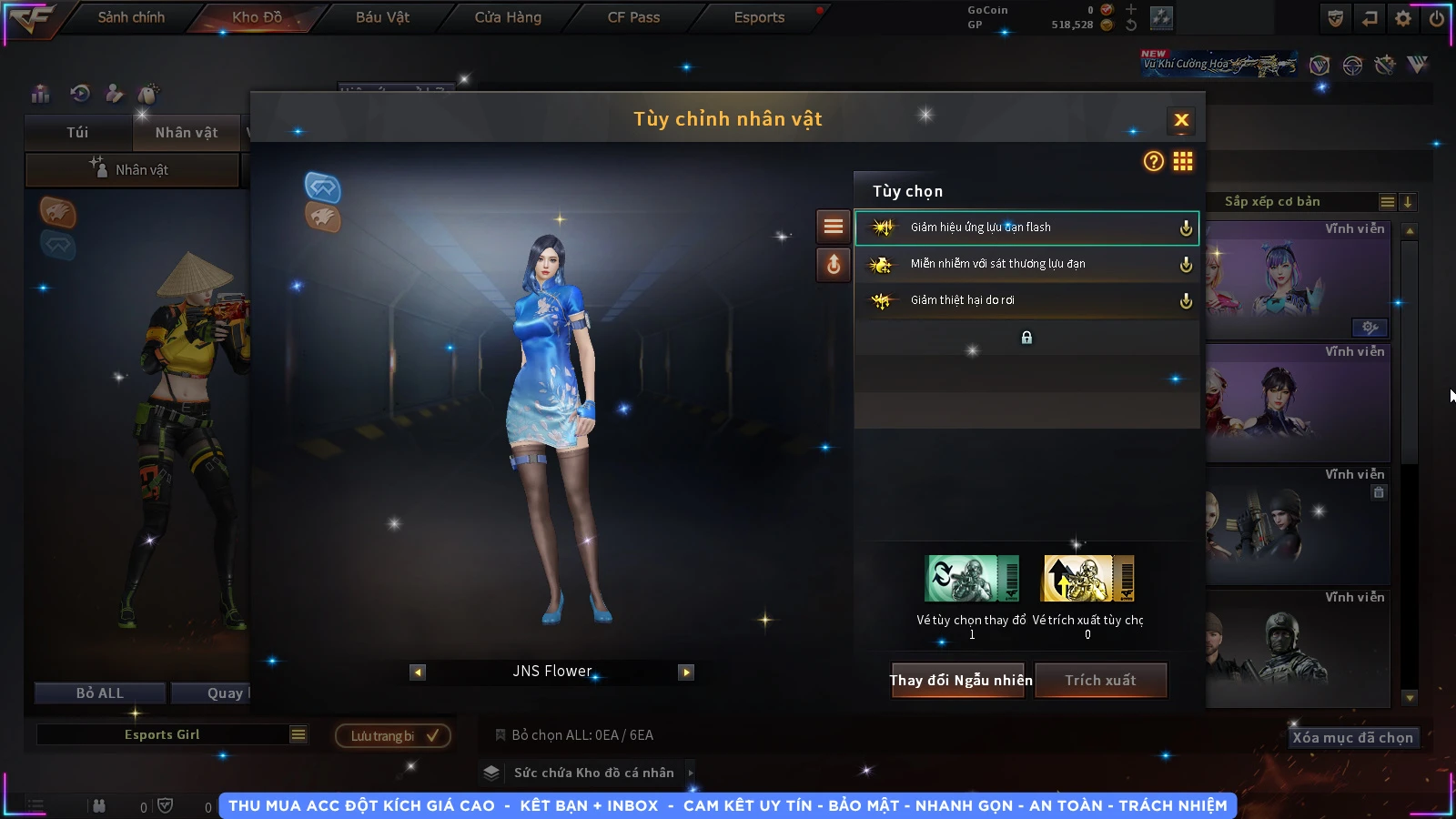
Task: Click the Lưu trang bị button
Action: coord(393,736)
